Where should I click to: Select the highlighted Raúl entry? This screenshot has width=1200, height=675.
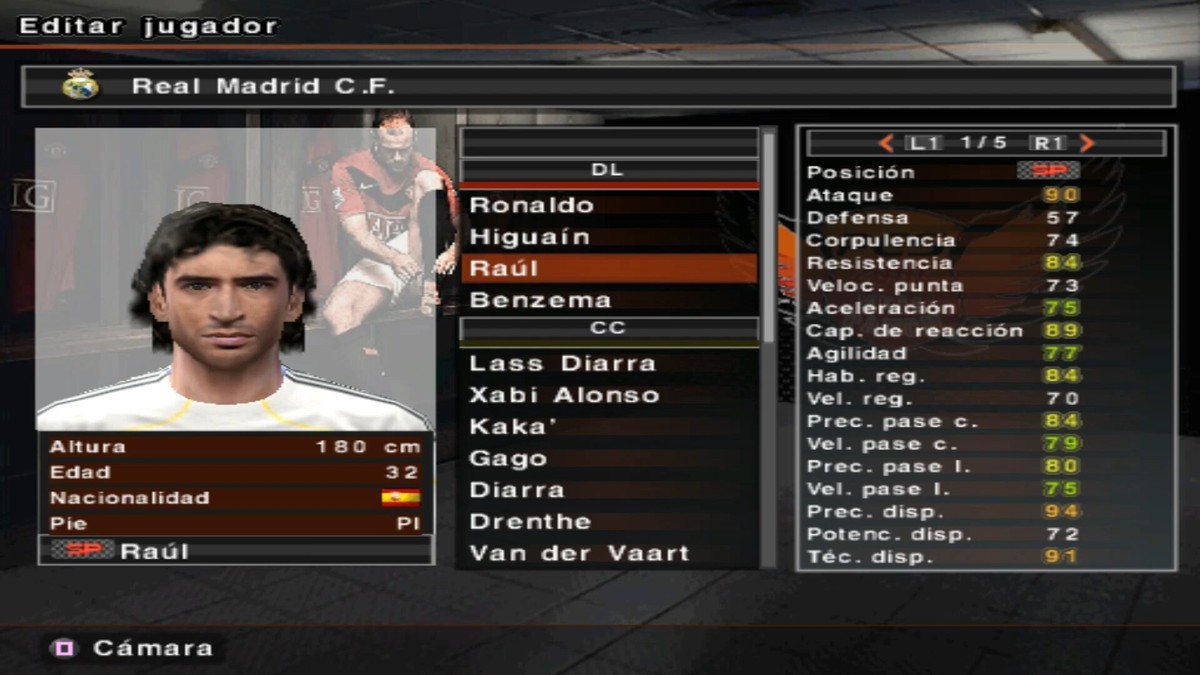pyautogui.click(x=608, y=268)
